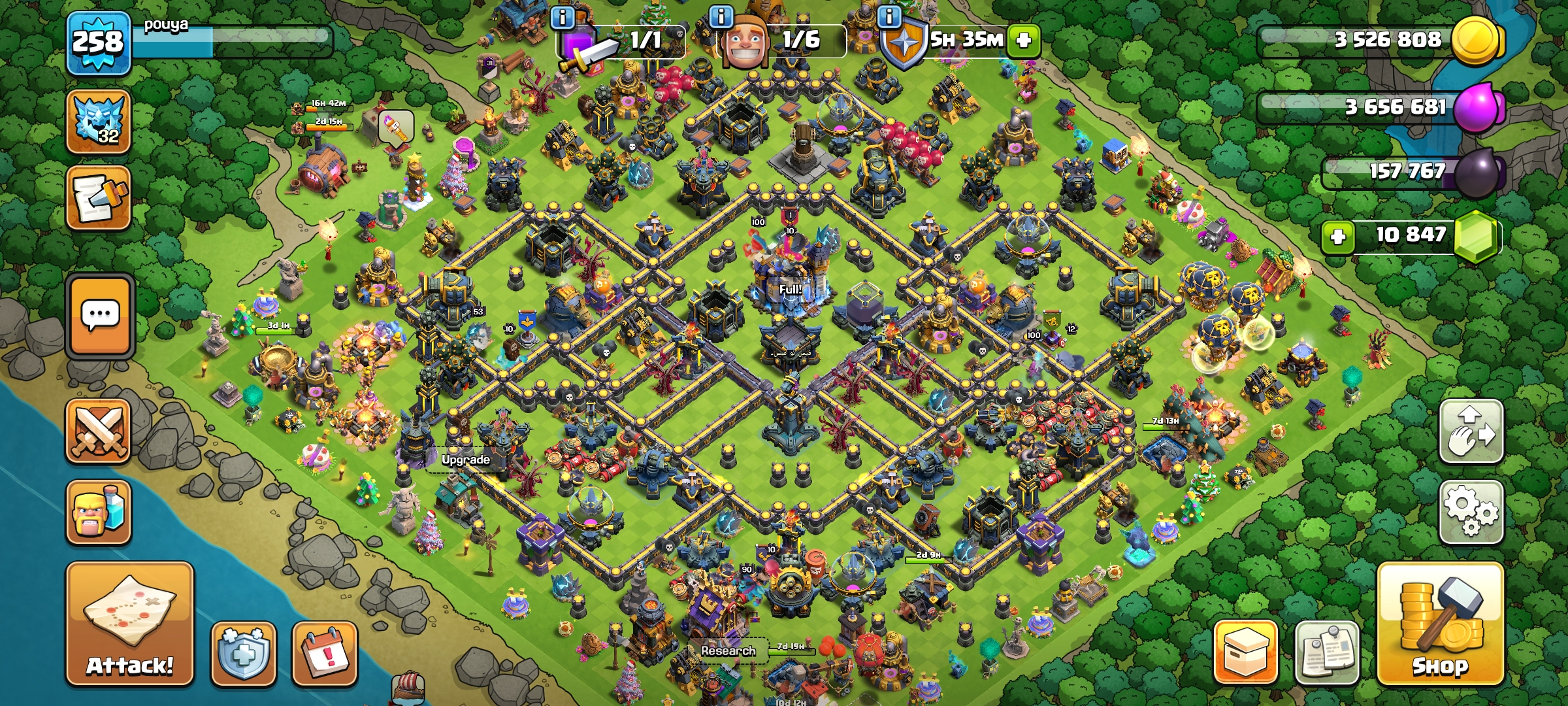
Task: Open the crossed swords clan war button
Action: pyautogui.click(x=99, y=431)
